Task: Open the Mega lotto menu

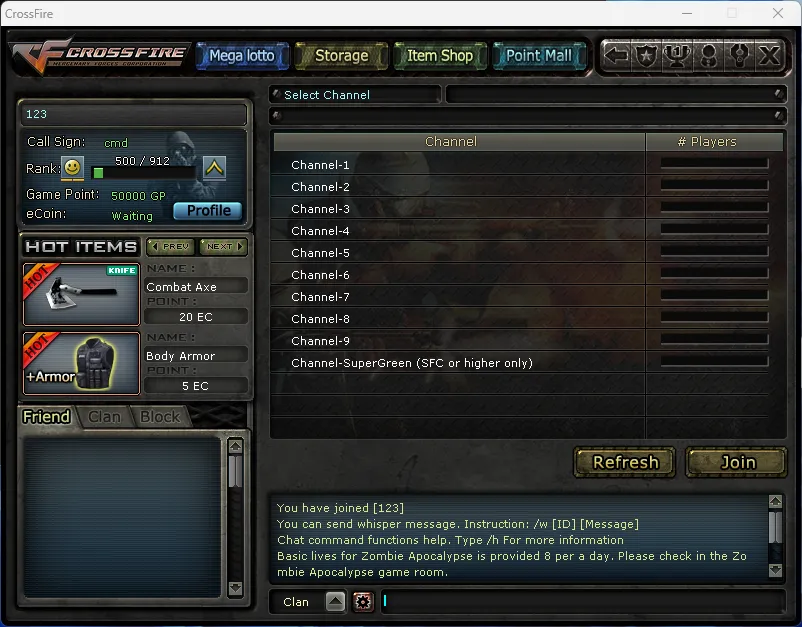Action: coord(242,56)
